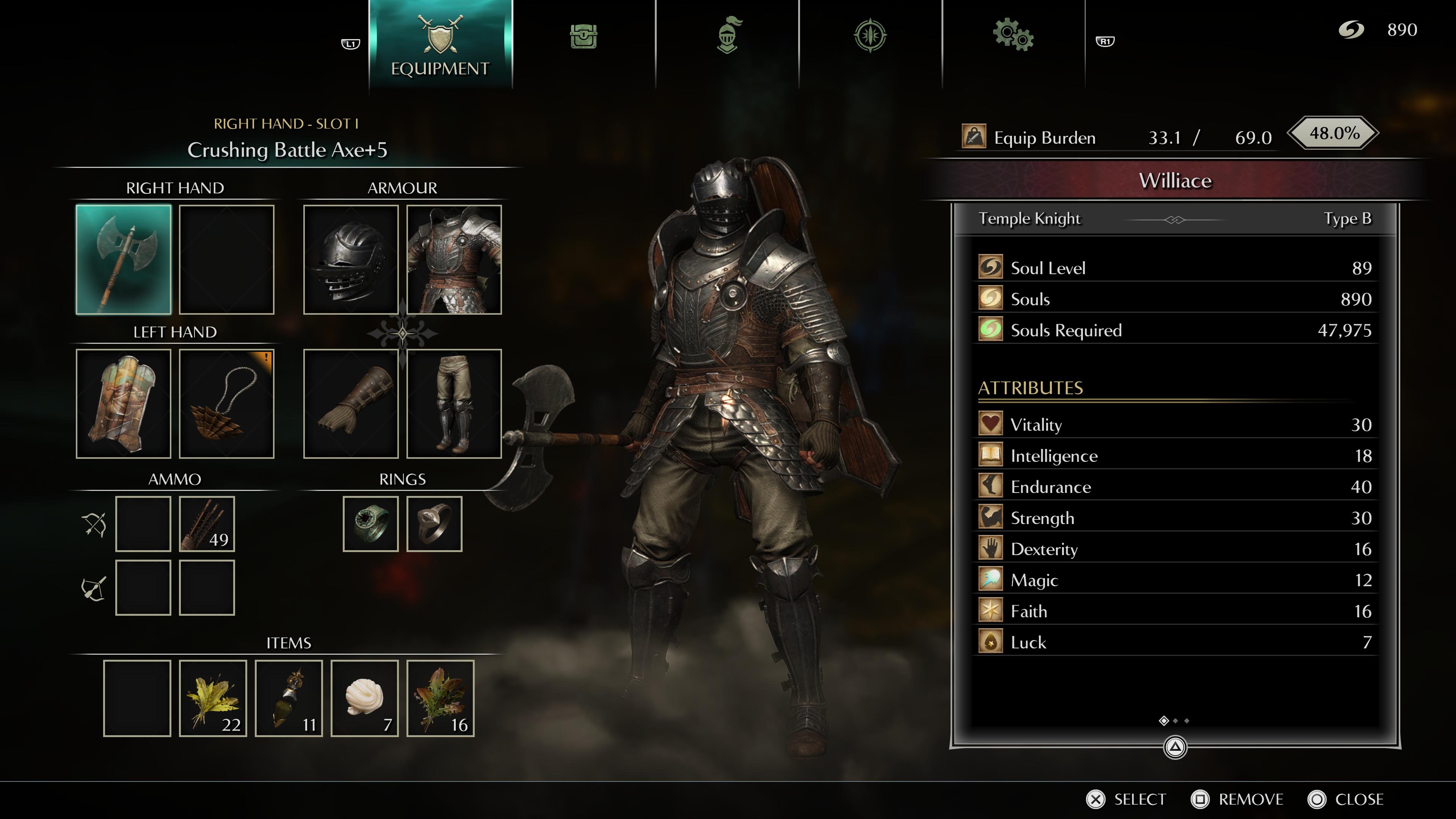Select the talisman with chain slot
Image resolution: width=1456 pixels, height=819 pixels.
pyautogui.click(x=227, y=403)
